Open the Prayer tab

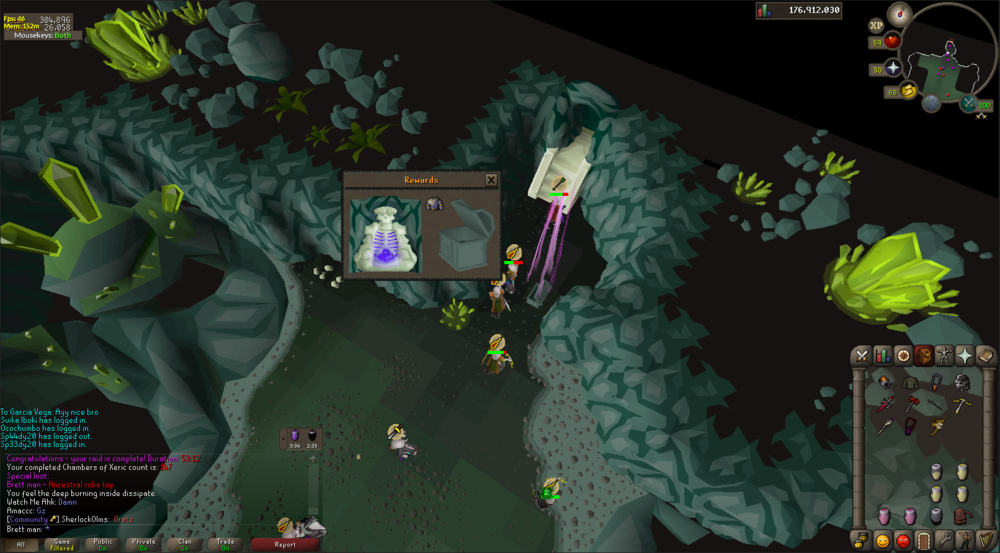click(965, 355)
